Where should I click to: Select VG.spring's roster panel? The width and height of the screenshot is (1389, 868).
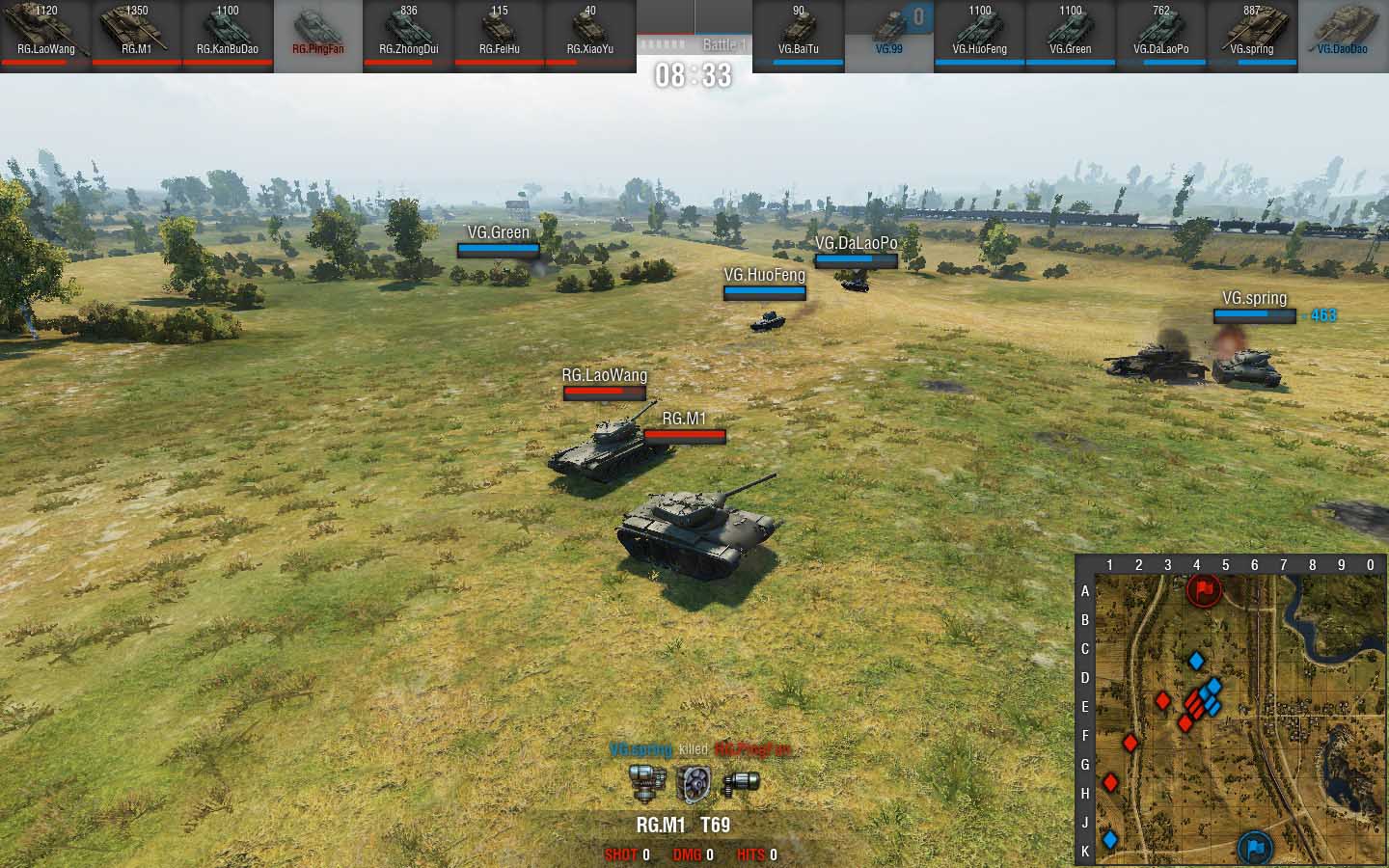(1251, 35)
